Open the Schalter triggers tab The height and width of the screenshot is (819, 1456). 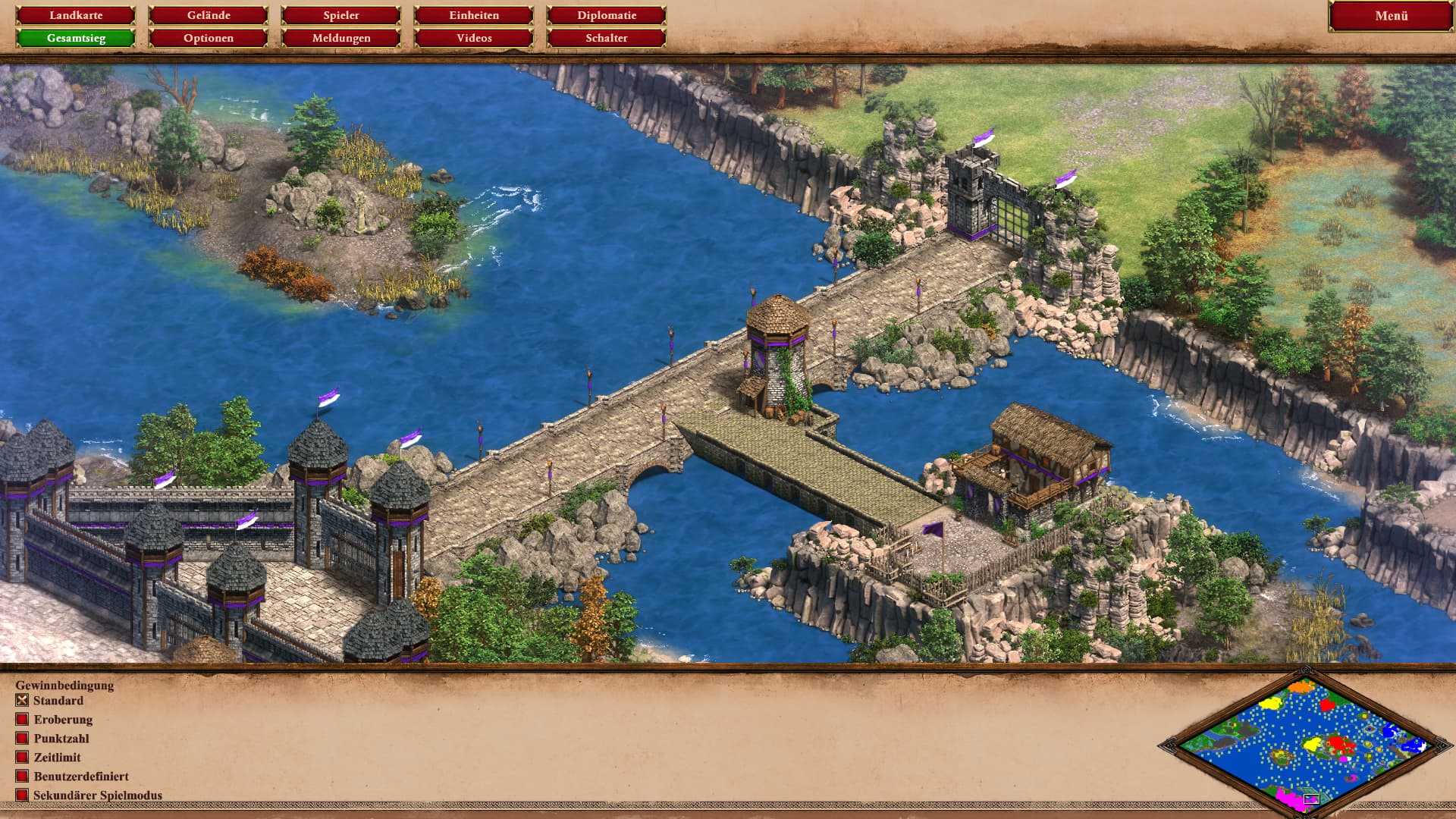pyautogui.click(x=607, y=38)
